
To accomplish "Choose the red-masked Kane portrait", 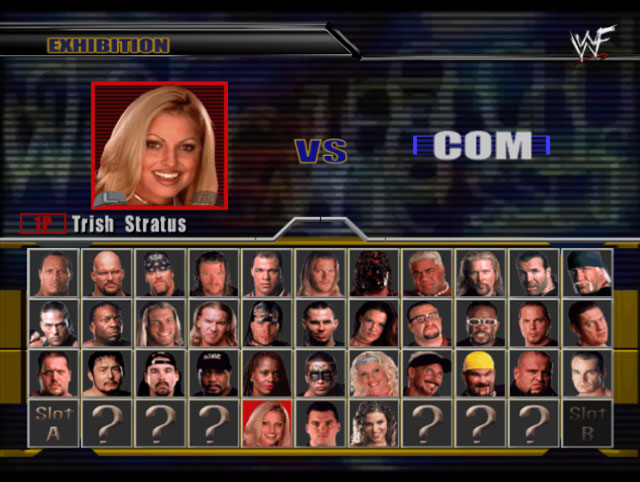I will (x=373, y=273).
